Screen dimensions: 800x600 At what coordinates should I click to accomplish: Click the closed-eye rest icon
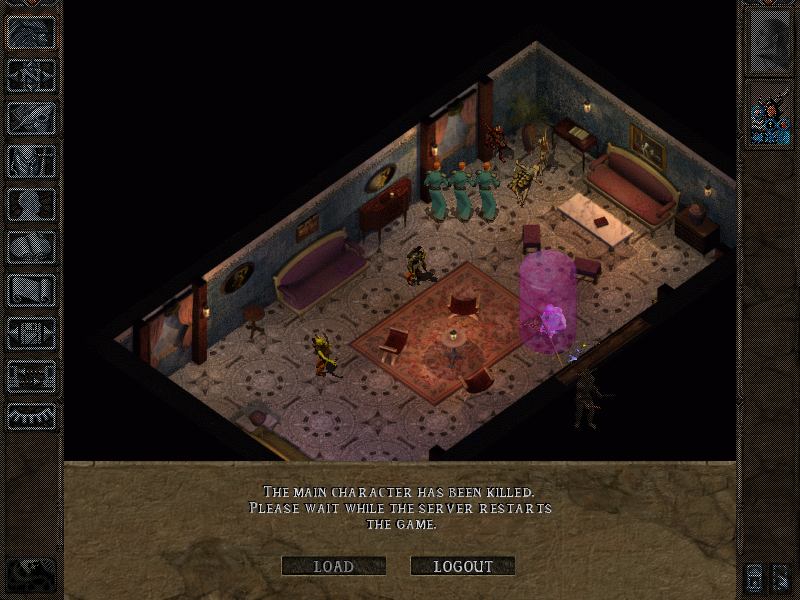coord(32,417)
